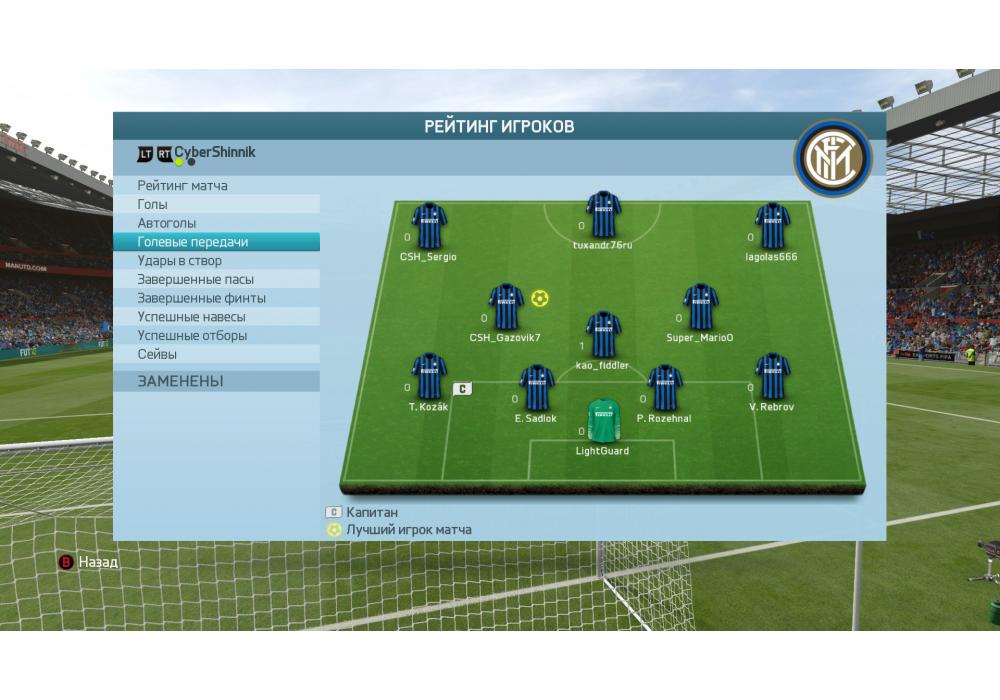
Task: Pick defender P. Rozehnal
Action: 664,388
